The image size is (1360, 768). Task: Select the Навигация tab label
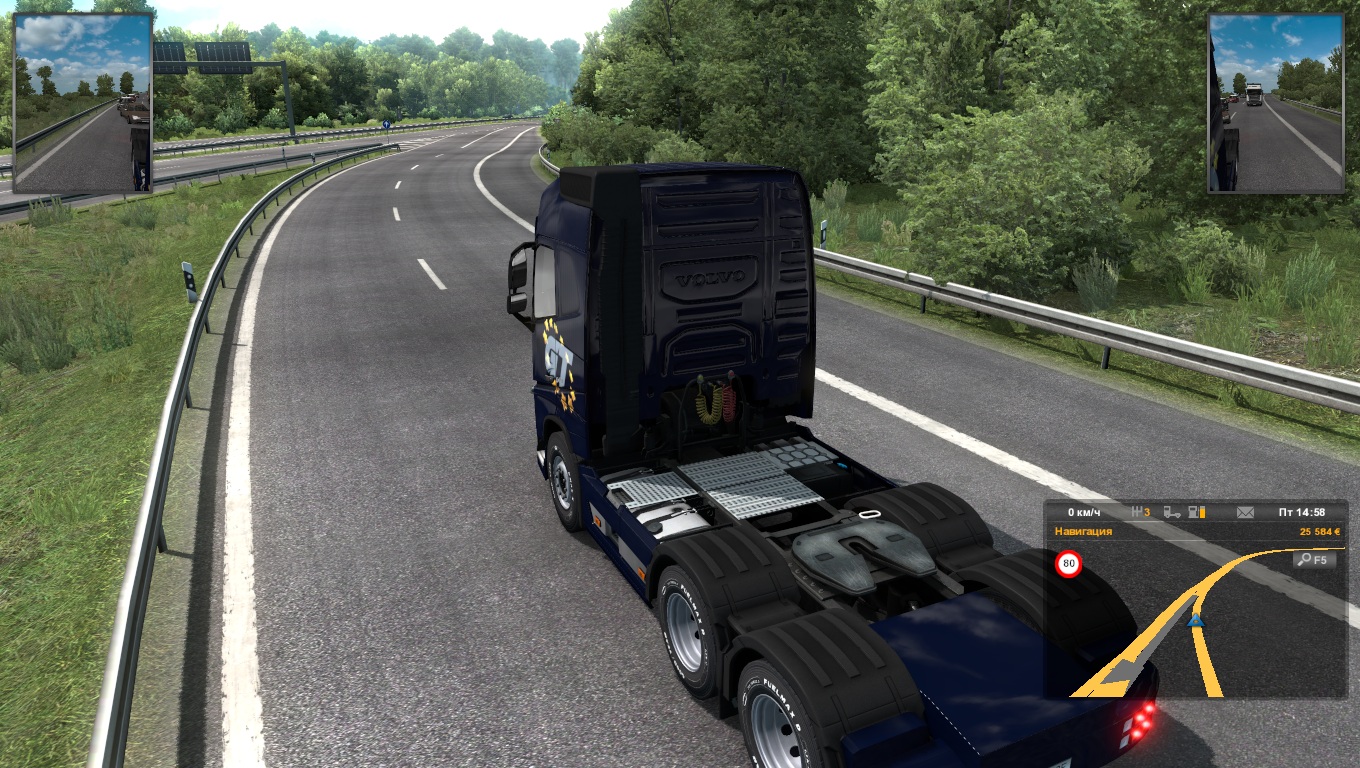(1083, 531)
